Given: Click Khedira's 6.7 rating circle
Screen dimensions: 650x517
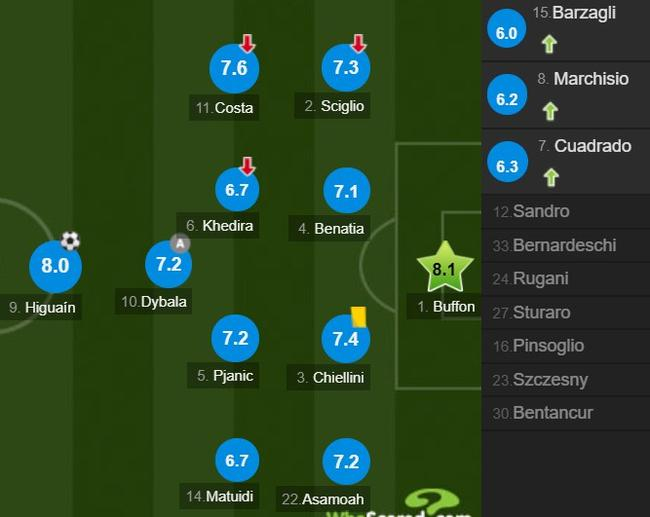Looking at the screenshot, I should coord(236,189).
